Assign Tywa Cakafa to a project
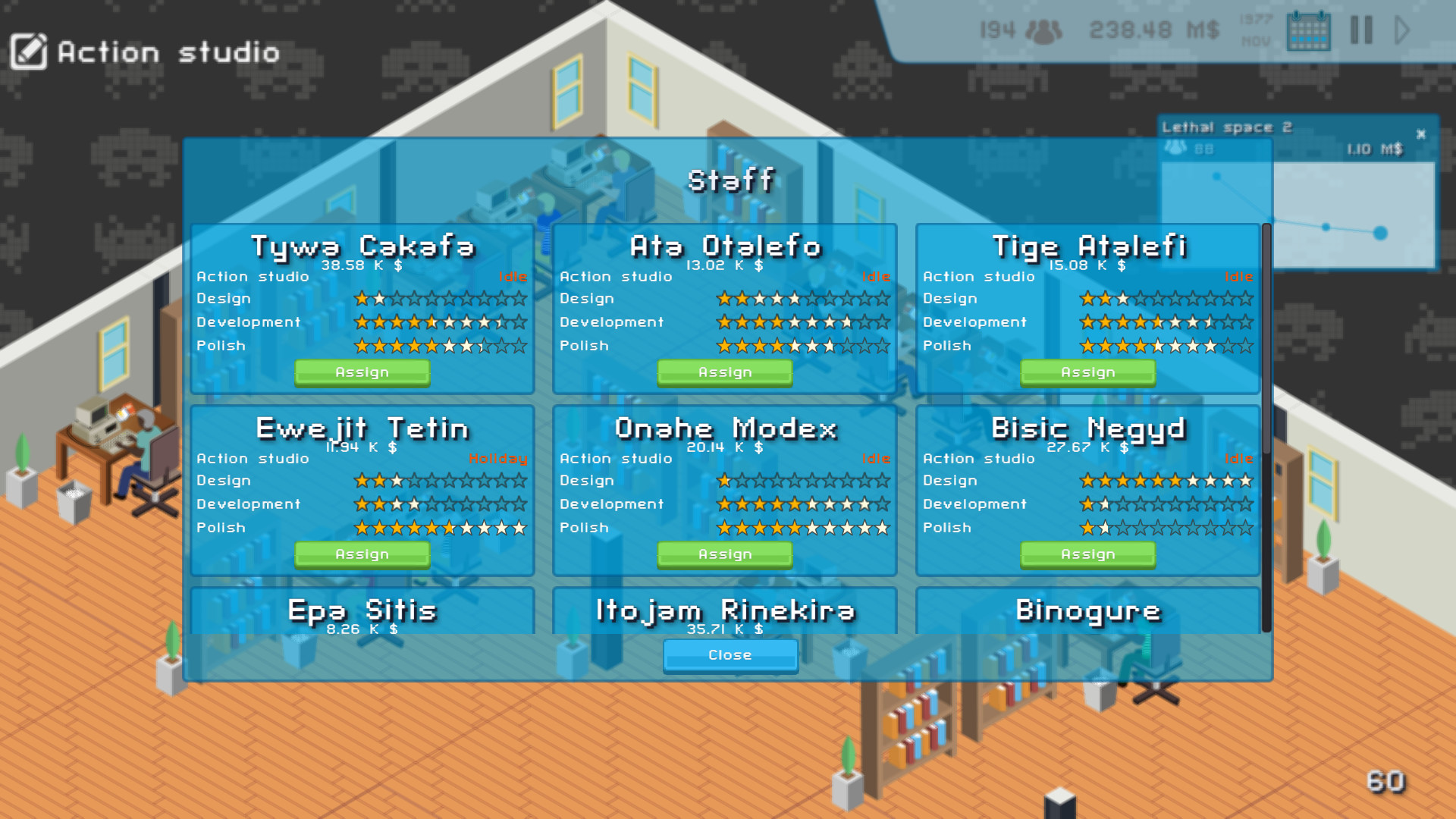Screen dimensions: 1456x819 362,372
